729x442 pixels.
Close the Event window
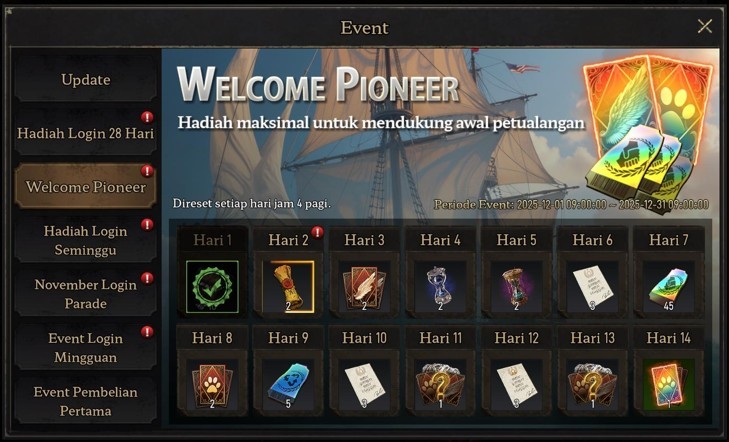[x=704, y=27]
